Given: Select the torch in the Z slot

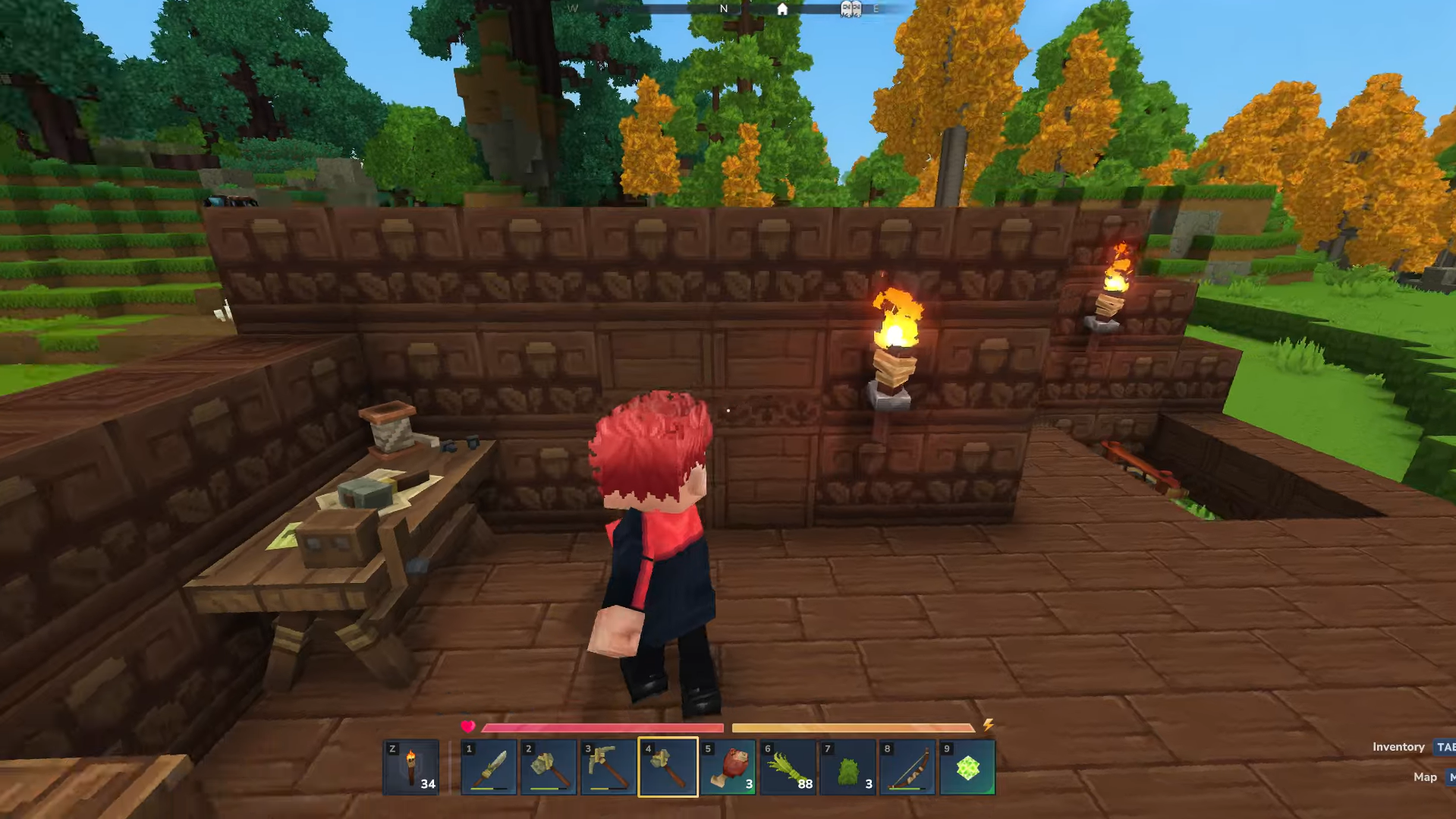Looking at the screenshot, I should coord(410,767).
